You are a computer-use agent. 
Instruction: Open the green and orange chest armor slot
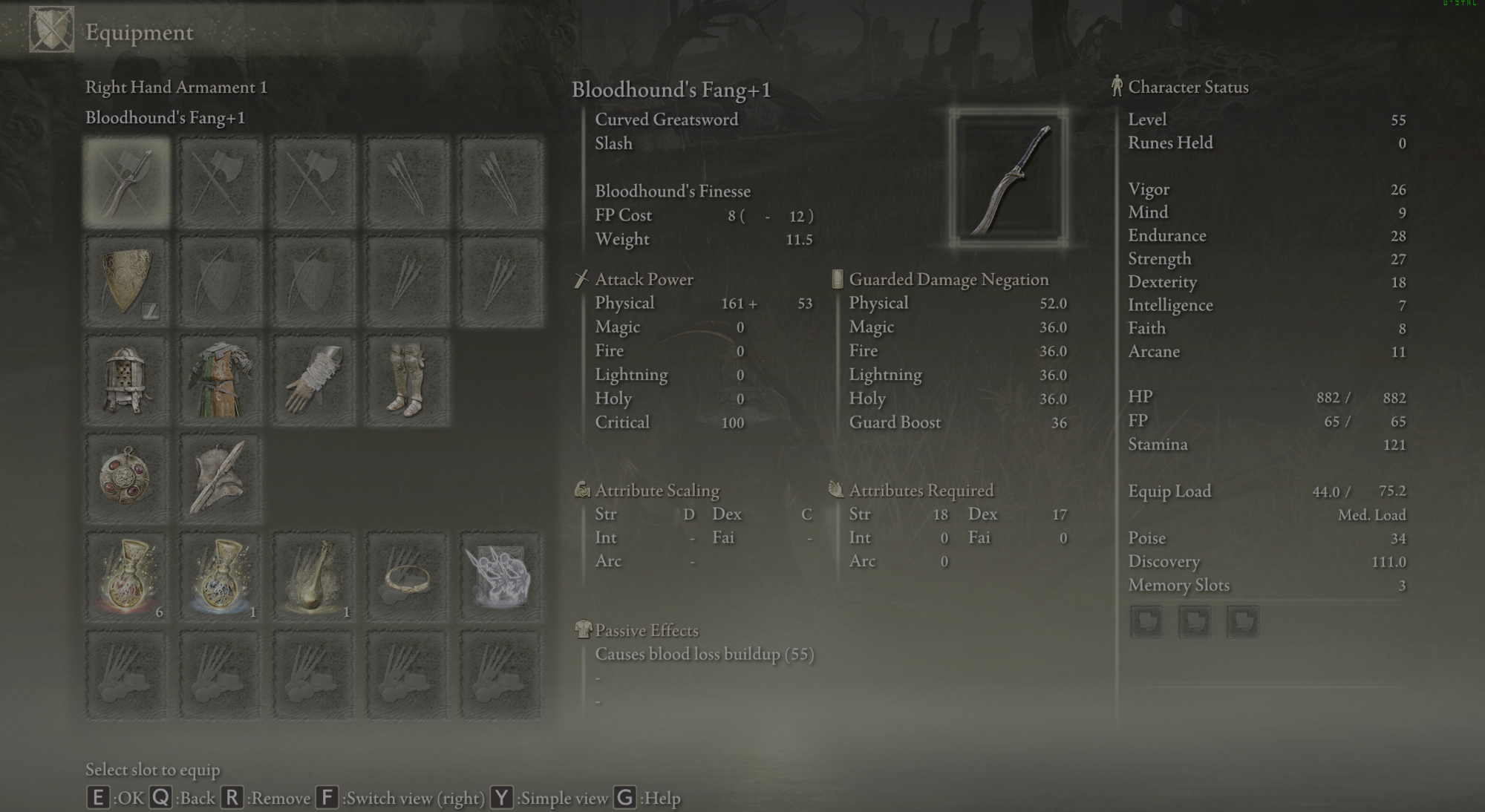pyautogui.click(x=221, y=380)
